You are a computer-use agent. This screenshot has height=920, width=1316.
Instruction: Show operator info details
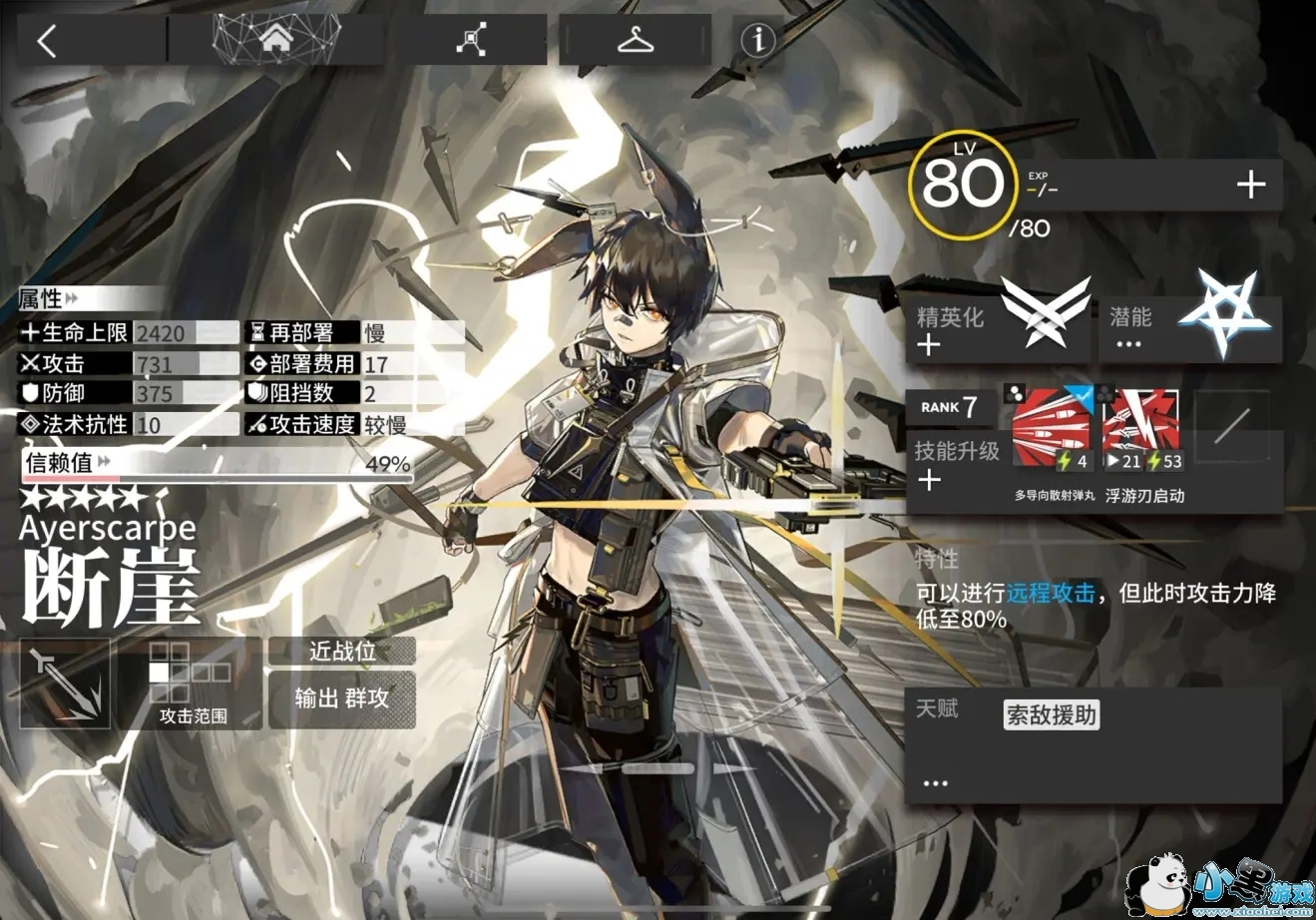coord(759,40)
